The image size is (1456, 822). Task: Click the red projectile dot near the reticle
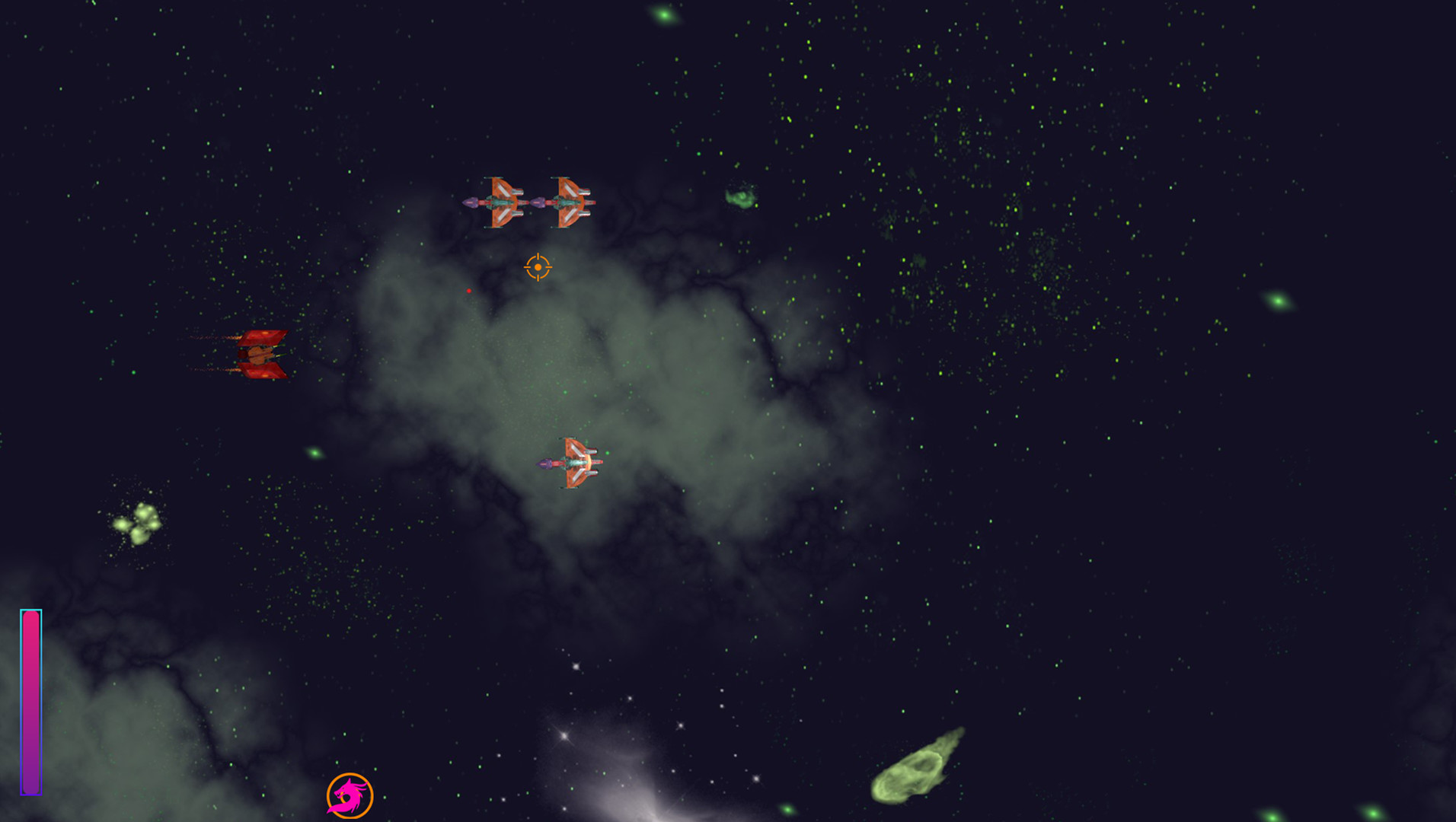click(469, 292)
